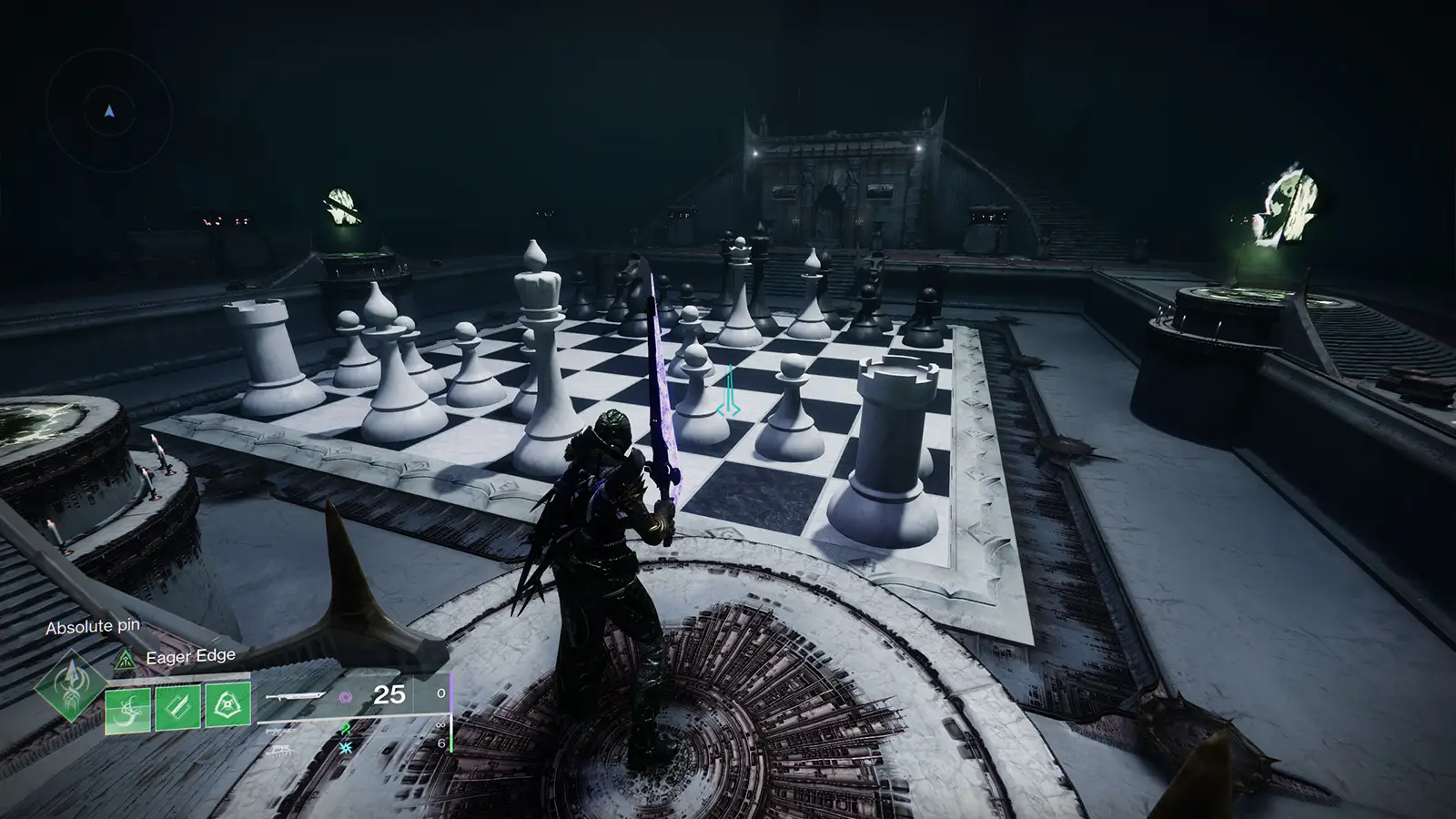This screenshot has width=1456, height=819.
Task: Click the purple Void ammo circle icon
Action: (x=346, y=698)
